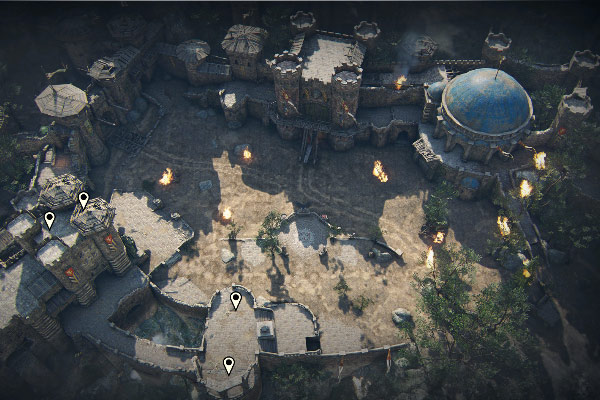The height and width of the screenshot is (400, 600).
Task: Select the map pin at the bastion's outer wall edge
Action: [229, 365]
